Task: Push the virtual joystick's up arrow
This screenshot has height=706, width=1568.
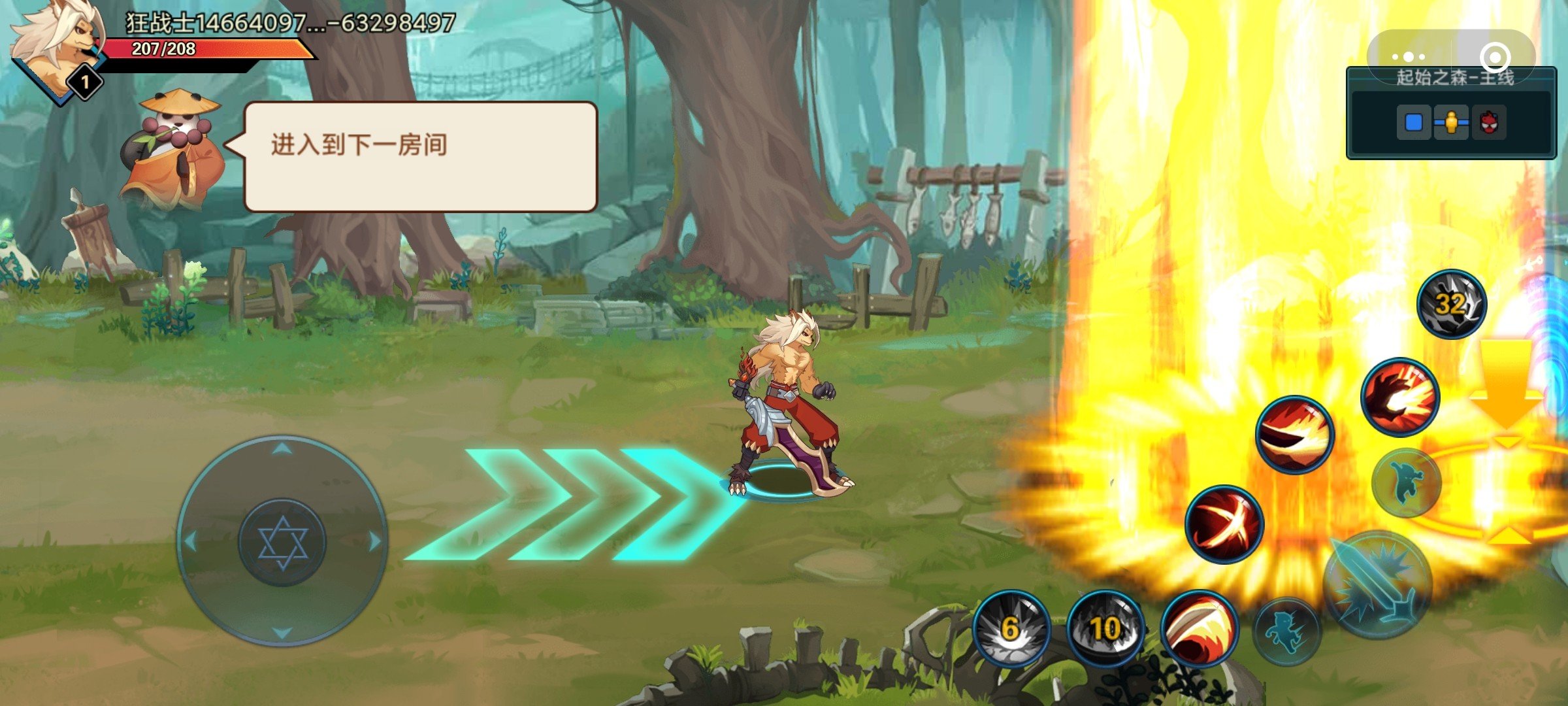Action: pyautogui.click(x=282, y=448)
